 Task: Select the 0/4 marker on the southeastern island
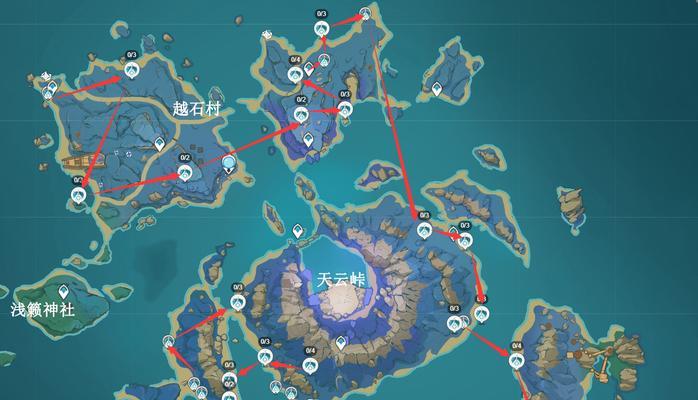click(517, 359)
